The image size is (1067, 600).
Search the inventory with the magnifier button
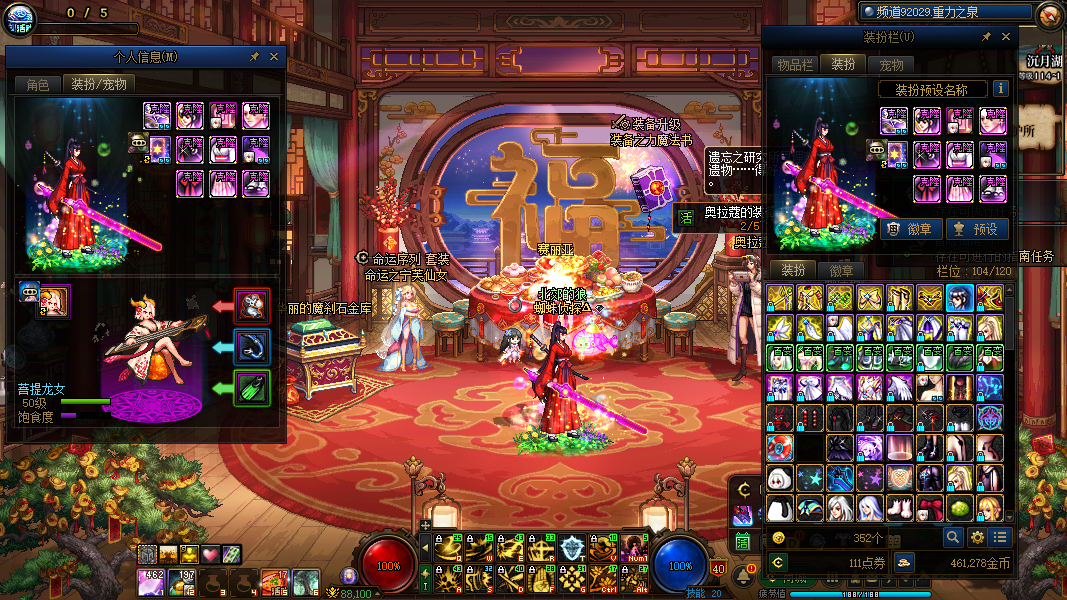(x=955, y=538)
